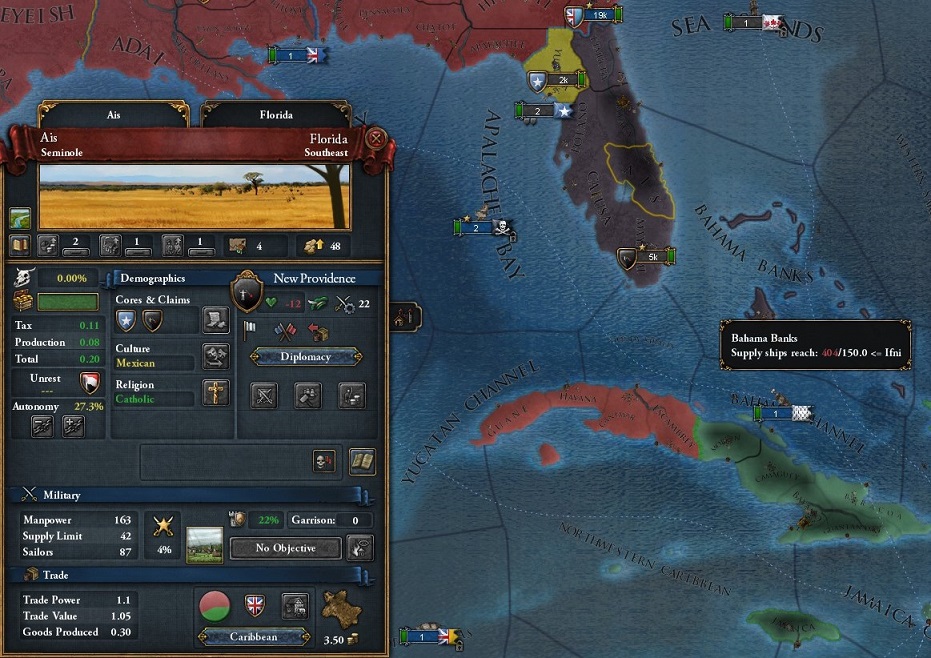Click the New Providence owner shield
Screen dimensions: 931x658
pos(246,292)
